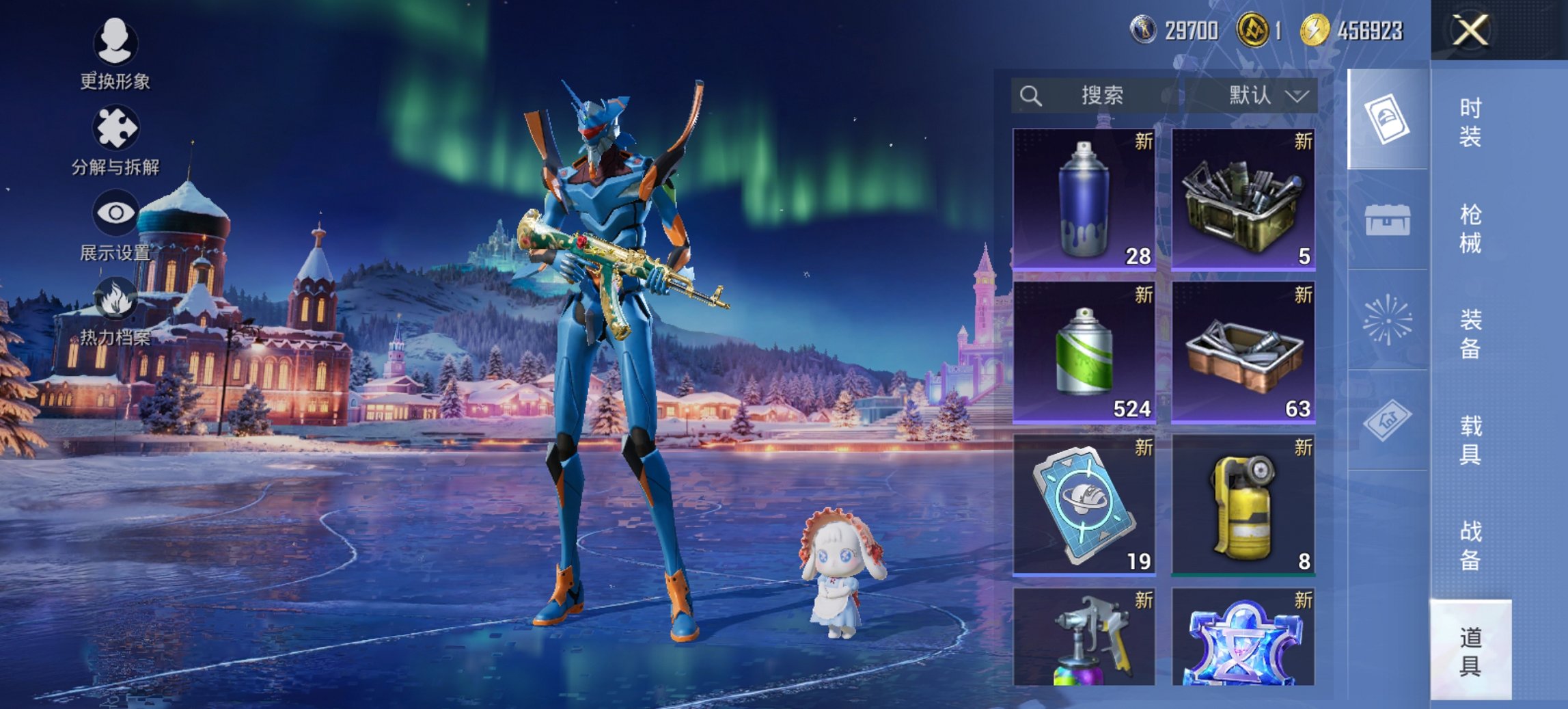Select the blue helmet card item

click(1084, 505)
